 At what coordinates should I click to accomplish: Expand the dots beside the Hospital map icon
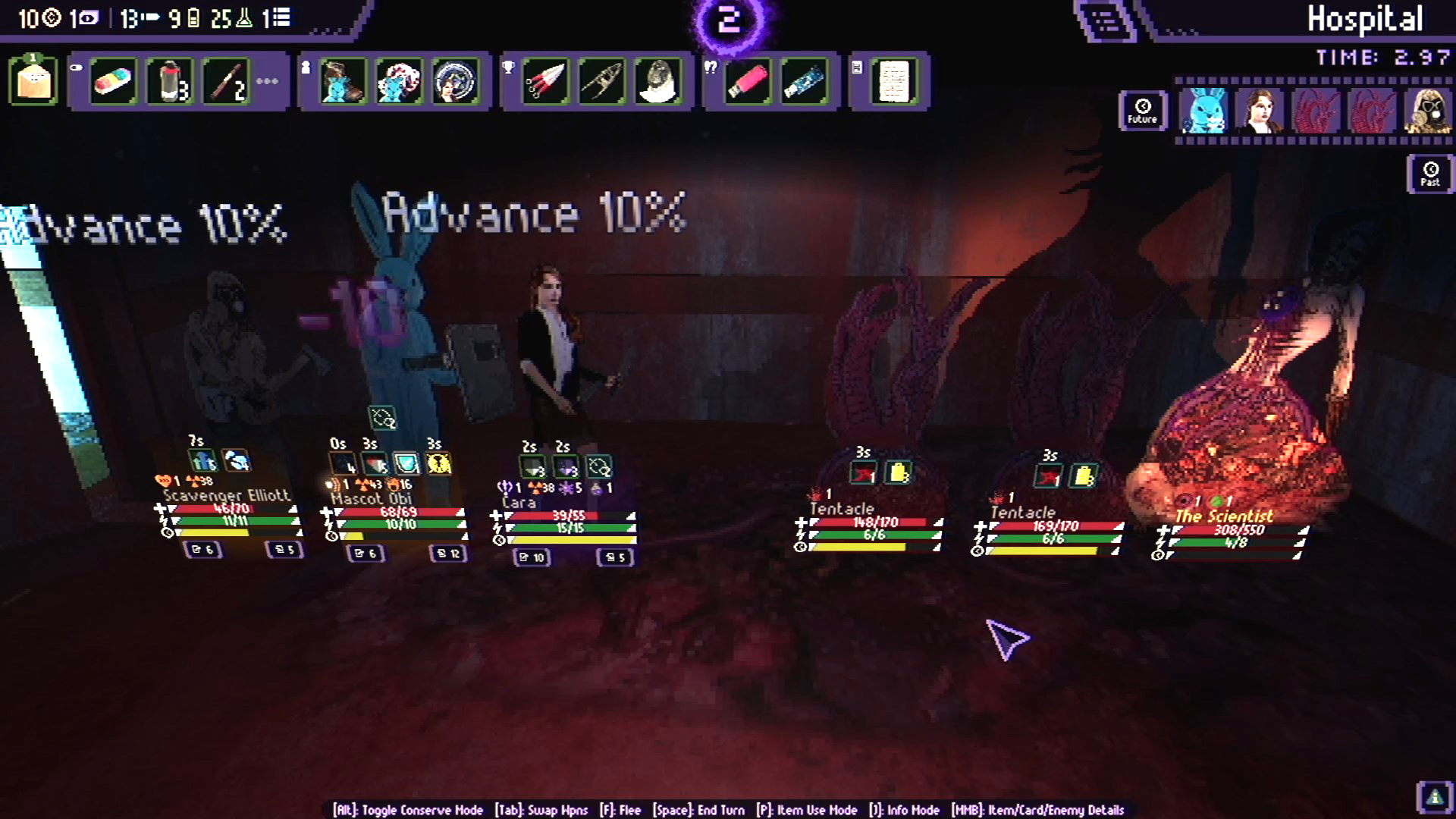(1180, 32)
